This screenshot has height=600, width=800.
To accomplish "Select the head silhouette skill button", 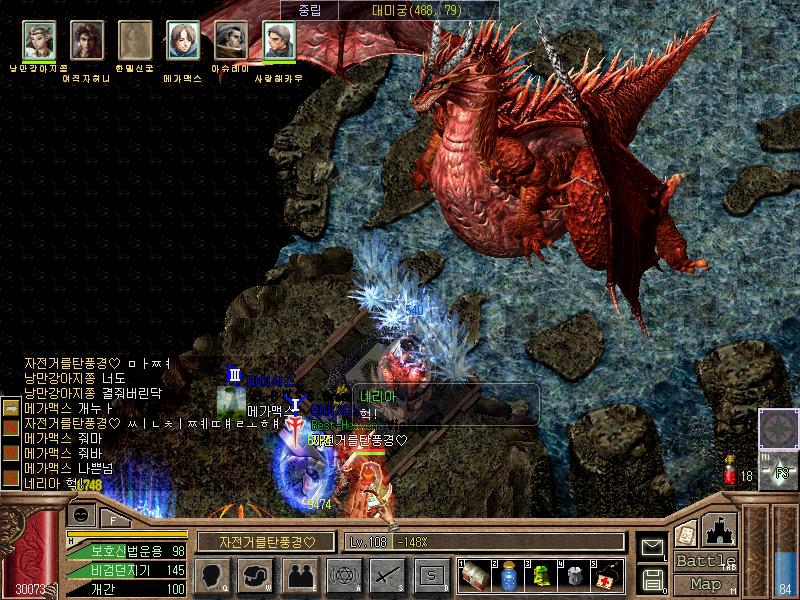I will point(211,575).
